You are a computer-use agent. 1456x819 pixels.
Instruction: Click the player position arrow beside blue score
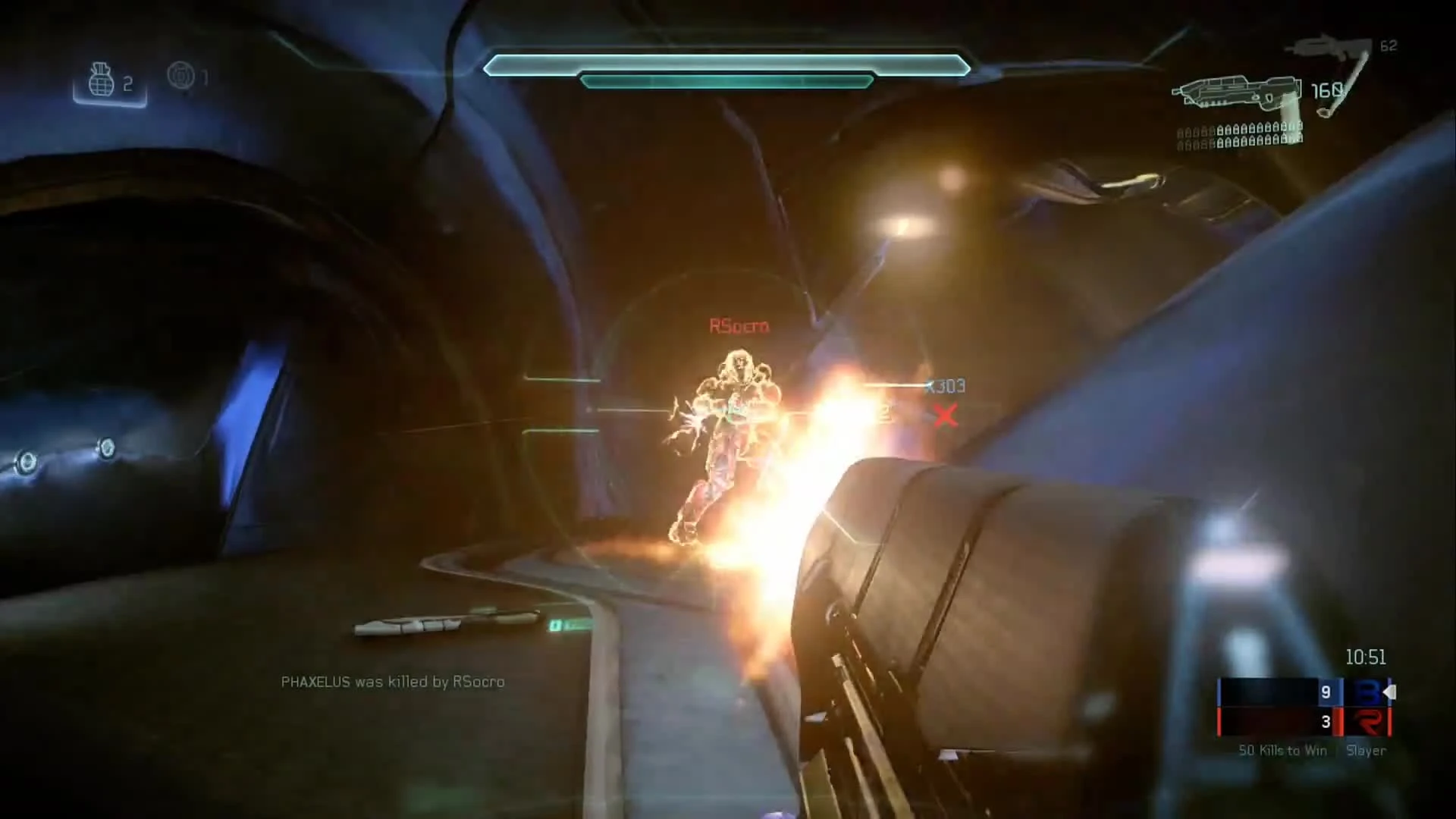pyautogui.click(x=1390, y=692)
